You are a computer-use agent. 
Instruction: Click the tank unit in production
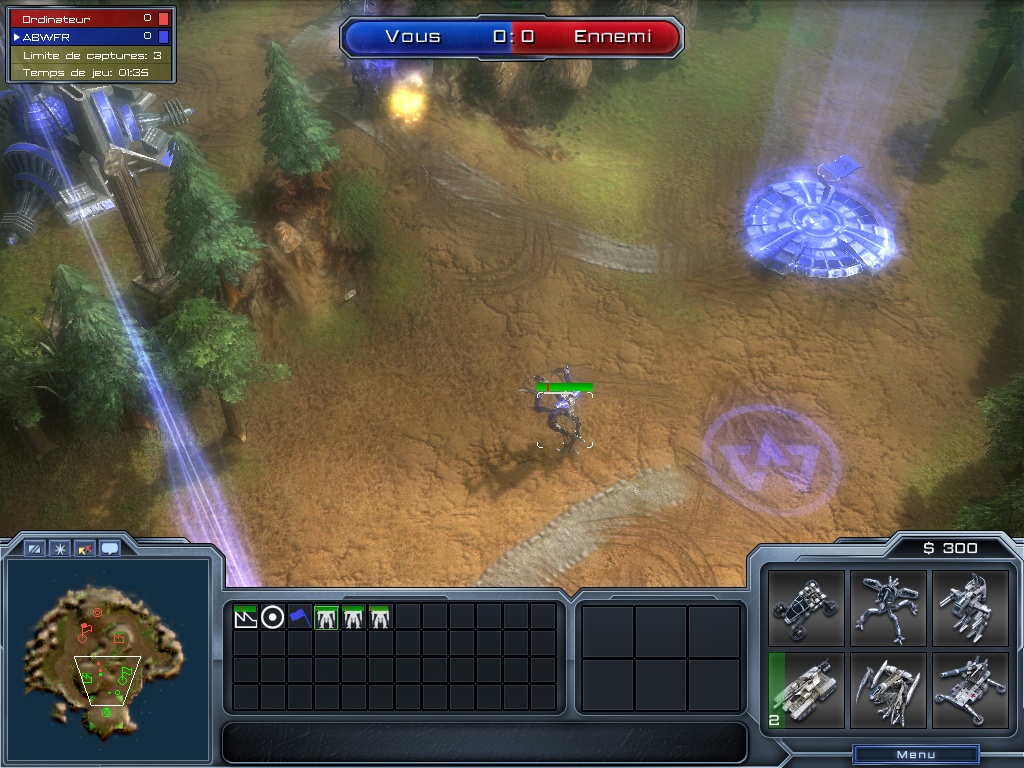click(x=806, y=691)
